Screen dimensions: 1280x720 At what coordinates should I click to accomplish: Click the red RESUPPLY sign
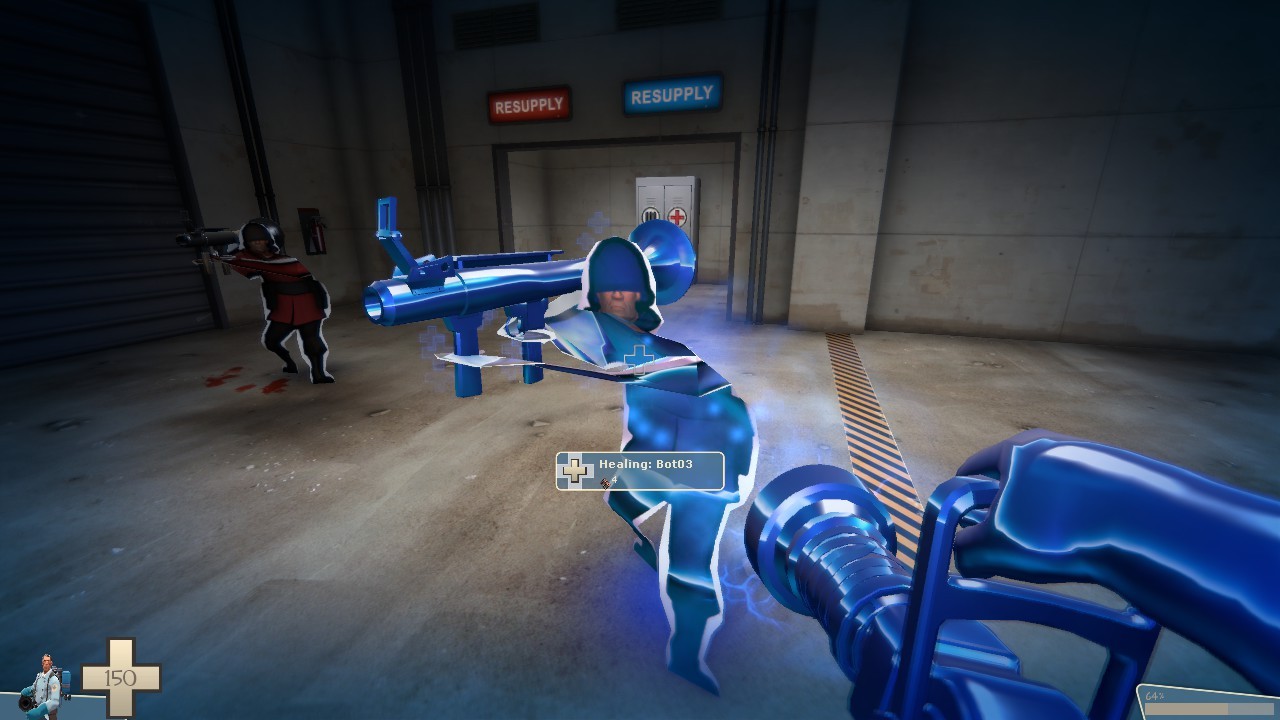coord(528,102)
